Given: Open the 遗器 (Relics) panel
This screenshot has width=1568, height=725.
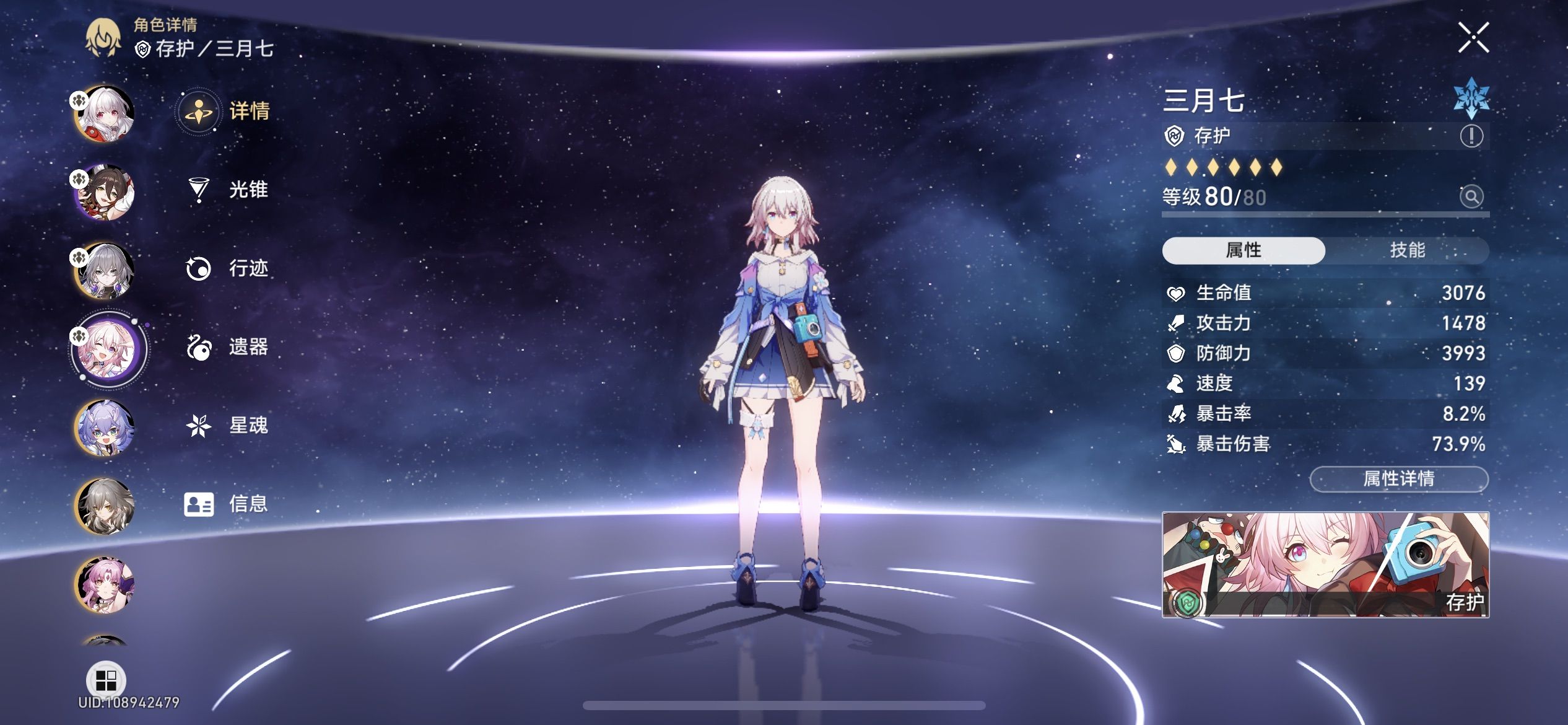Looking at the screenshot, I should [248, 348].
